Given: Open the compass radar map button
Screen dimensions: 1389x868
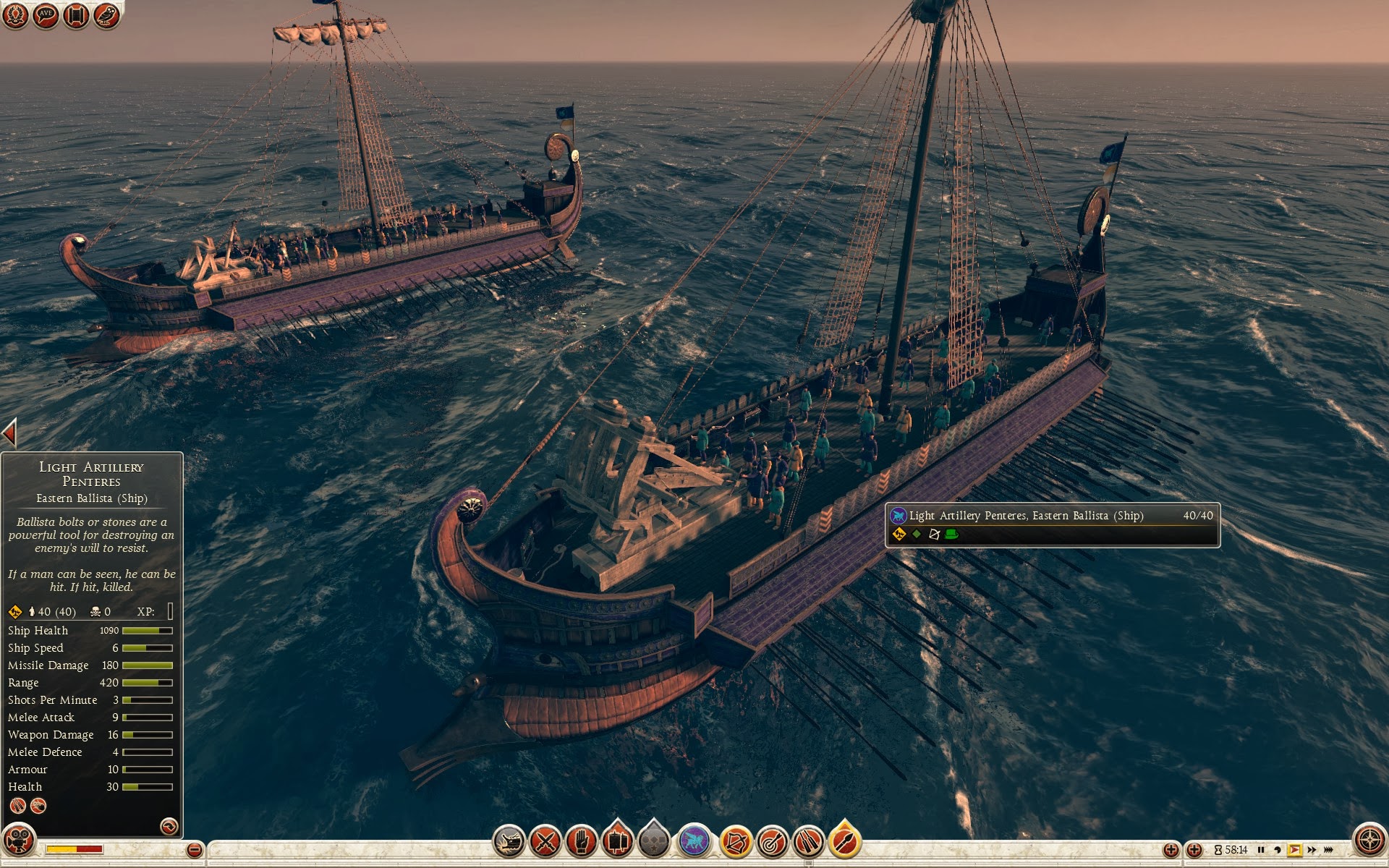Looking at the screenshot, I should pyautogui.click(x=1369, y=840).
